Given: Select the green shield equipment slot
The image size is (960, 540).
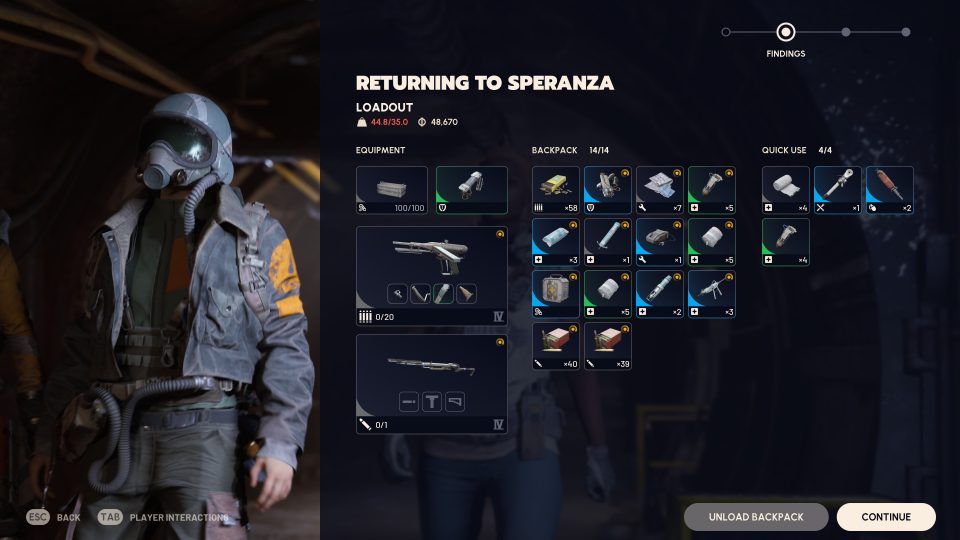Looking at the screenshot, I should coord(471,190).
